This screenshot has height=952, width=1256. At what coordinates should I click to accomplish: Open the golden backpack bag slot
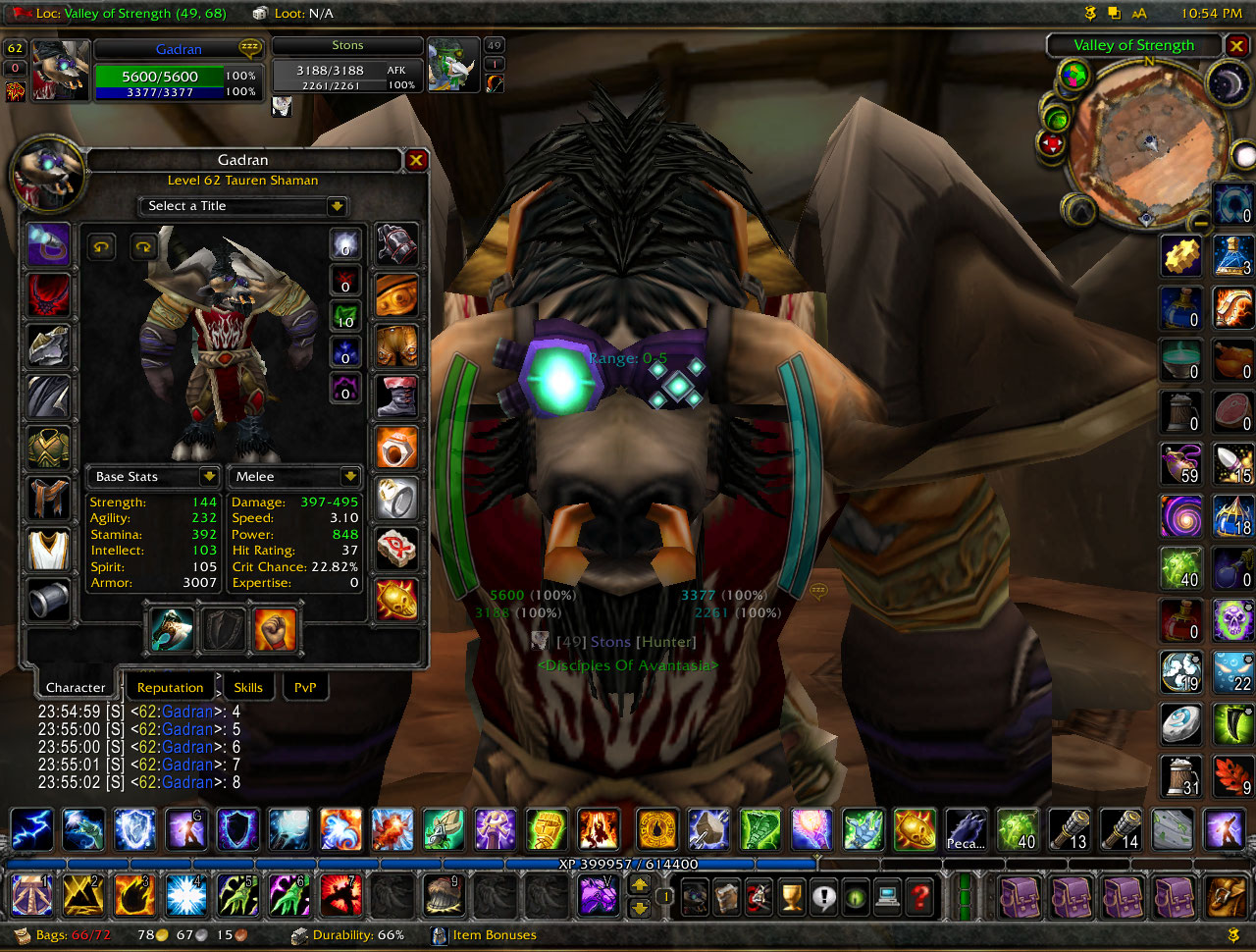coord(1227,896)
